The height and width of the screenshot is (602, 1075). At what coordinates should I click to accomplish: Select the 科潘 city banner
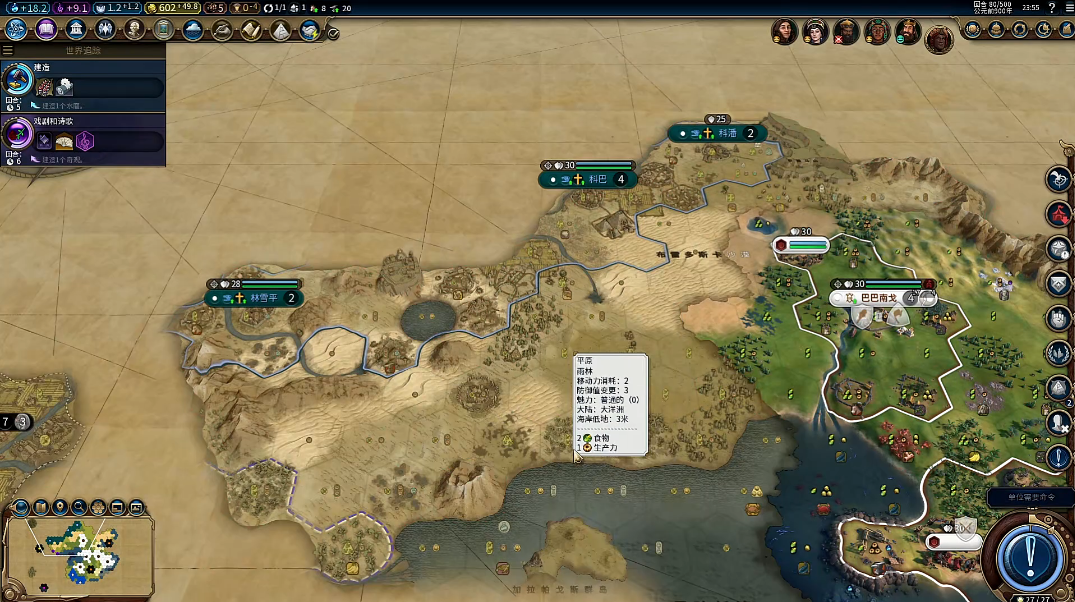(x=718, y=133)
